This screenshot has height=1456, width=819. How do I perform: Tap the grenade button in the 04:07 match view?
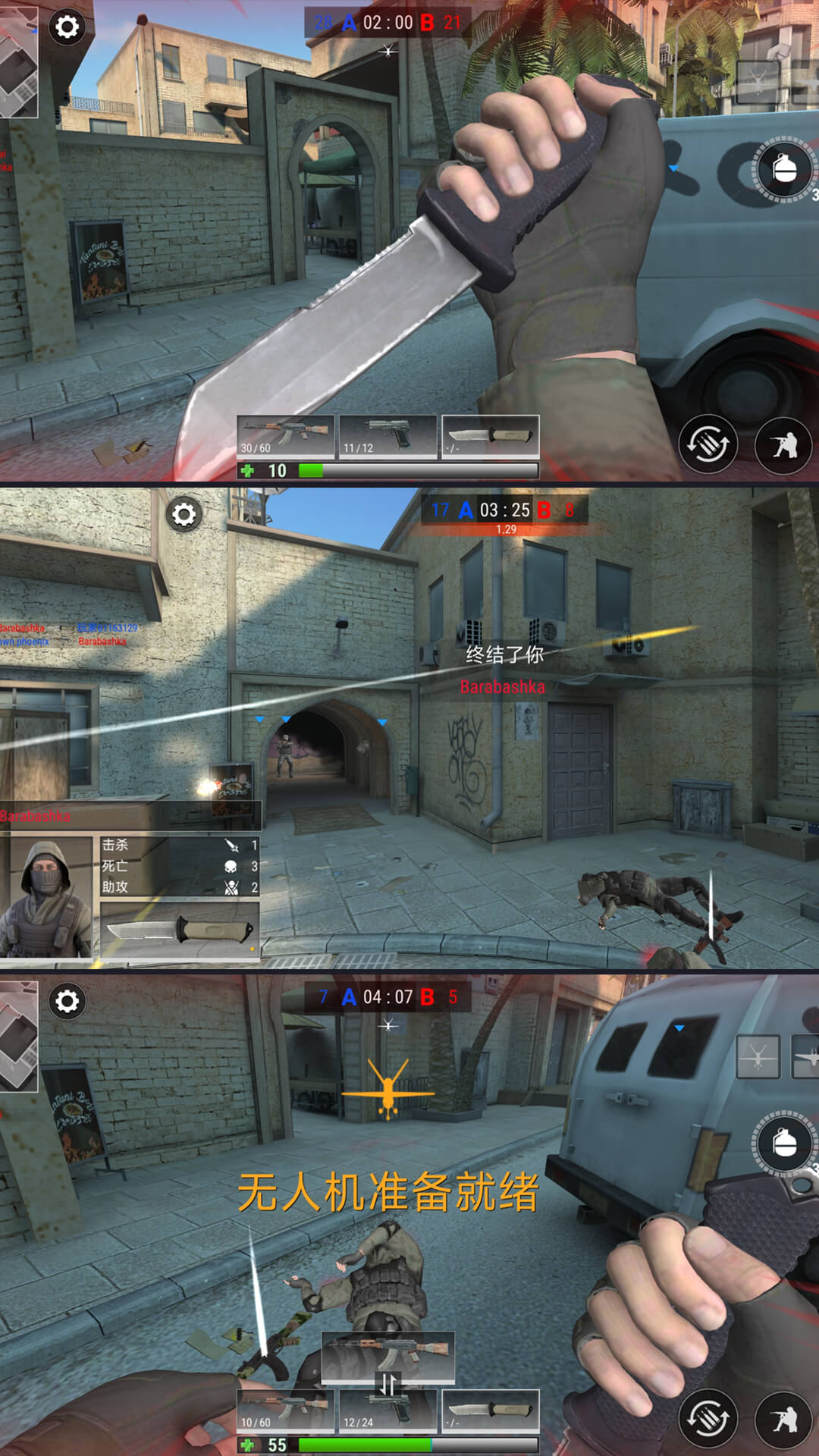click(784, 1144)
